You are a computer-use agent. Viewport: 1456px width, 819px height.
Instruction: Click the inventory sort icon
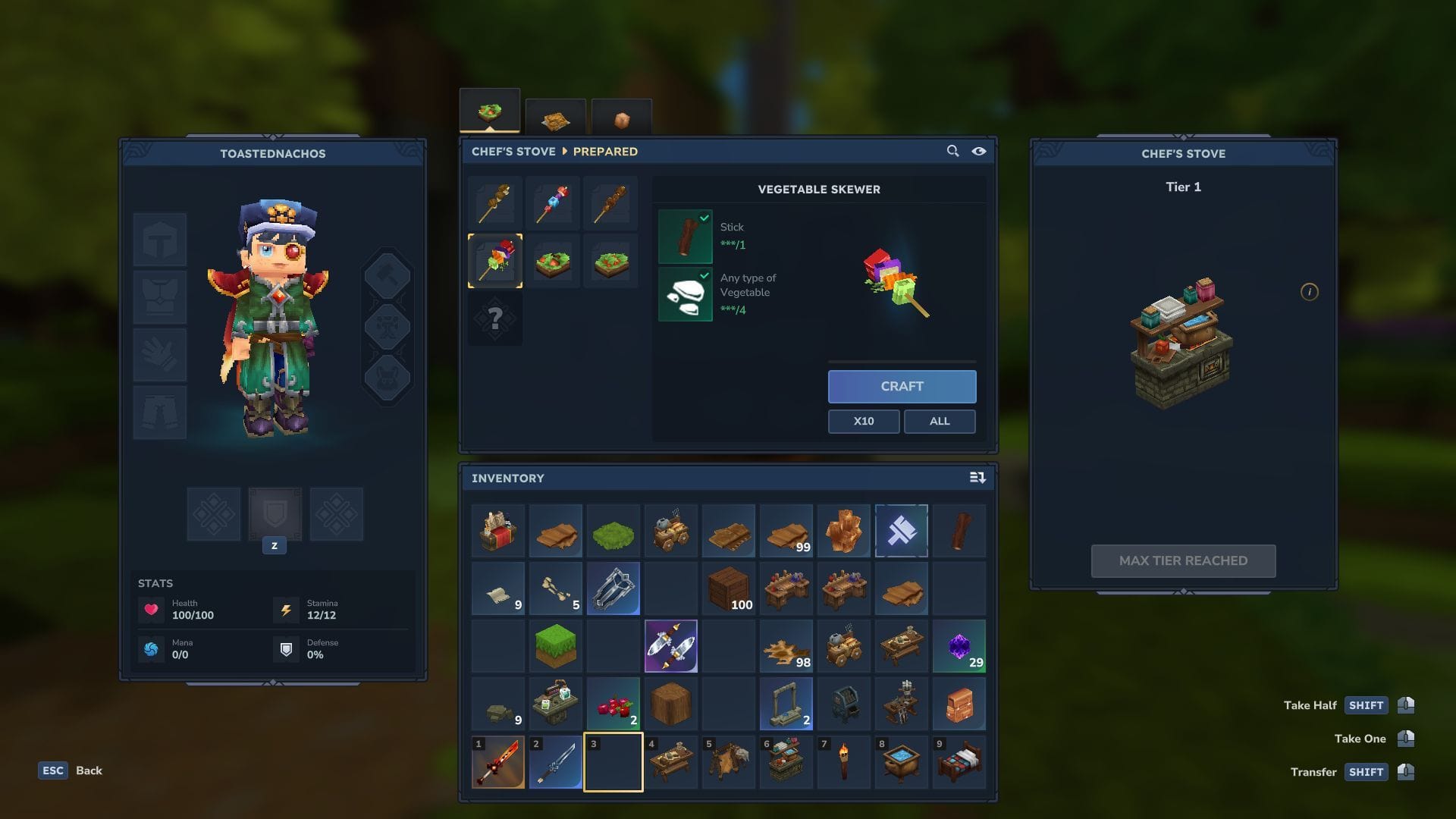click(977, 478)
